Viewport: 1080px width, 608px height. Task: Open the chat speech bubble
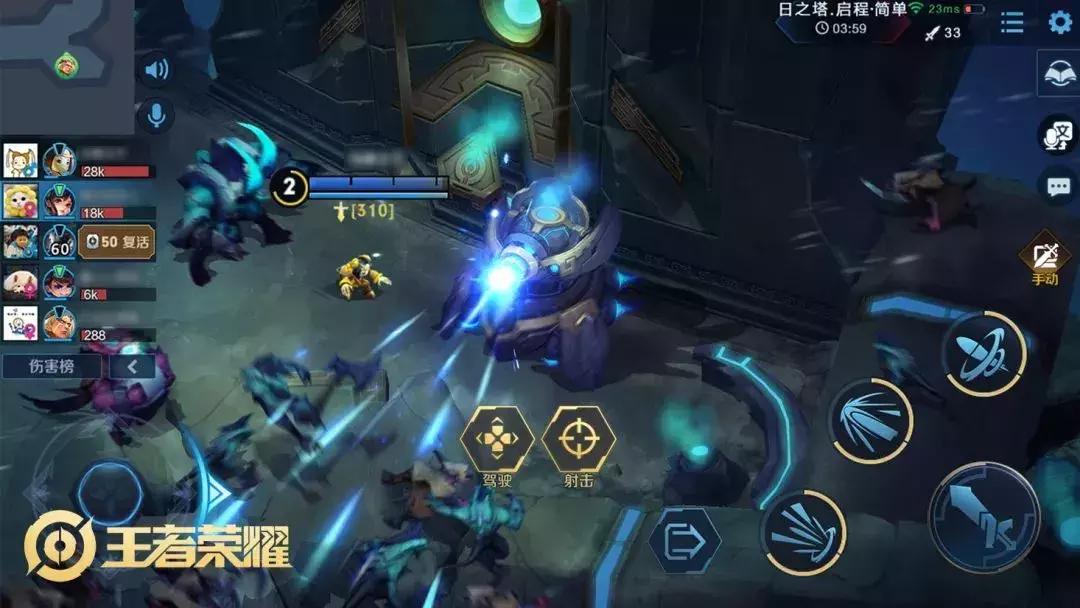pyautogui.click(x=1058, y=186)
